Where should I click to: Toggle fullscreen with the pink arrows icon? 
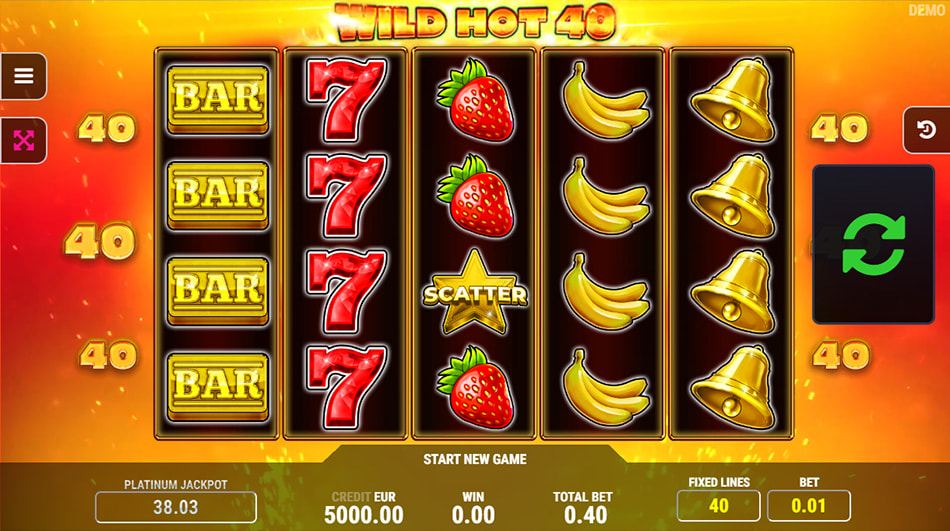(x=24, y=140)
